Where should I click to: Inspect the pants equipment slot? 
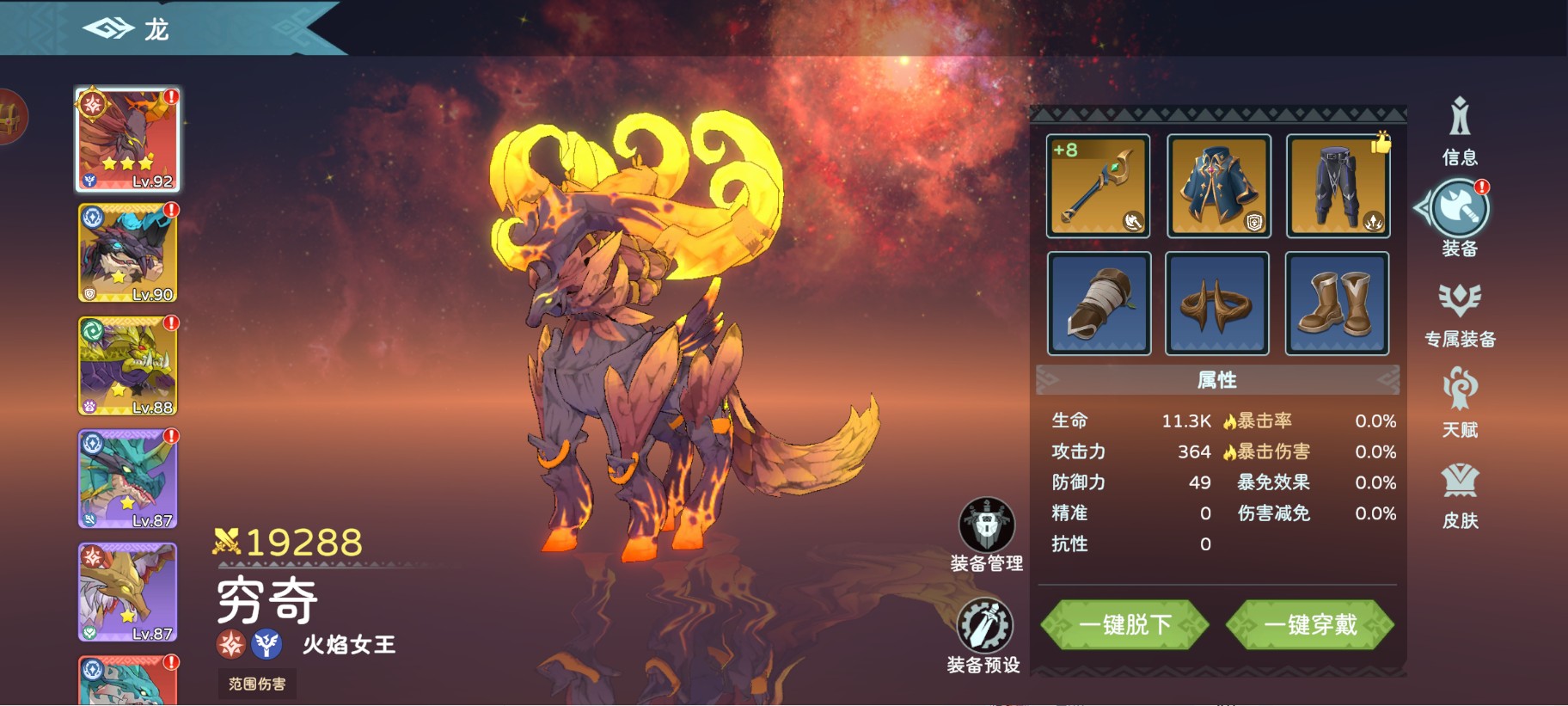(1335, 185)
